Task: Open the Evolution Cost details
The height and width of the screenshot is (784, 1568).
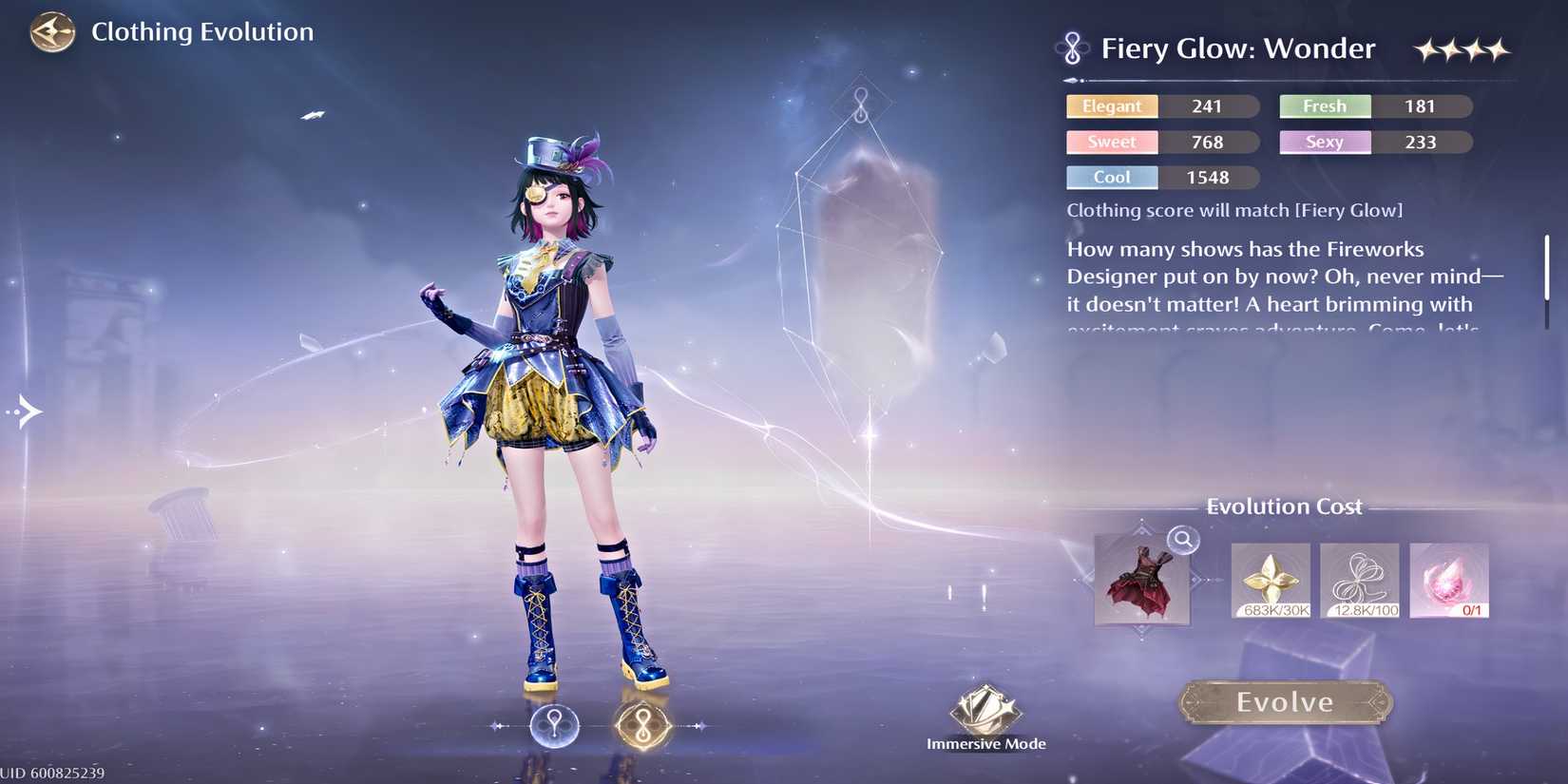Action: click(1285, 507)
